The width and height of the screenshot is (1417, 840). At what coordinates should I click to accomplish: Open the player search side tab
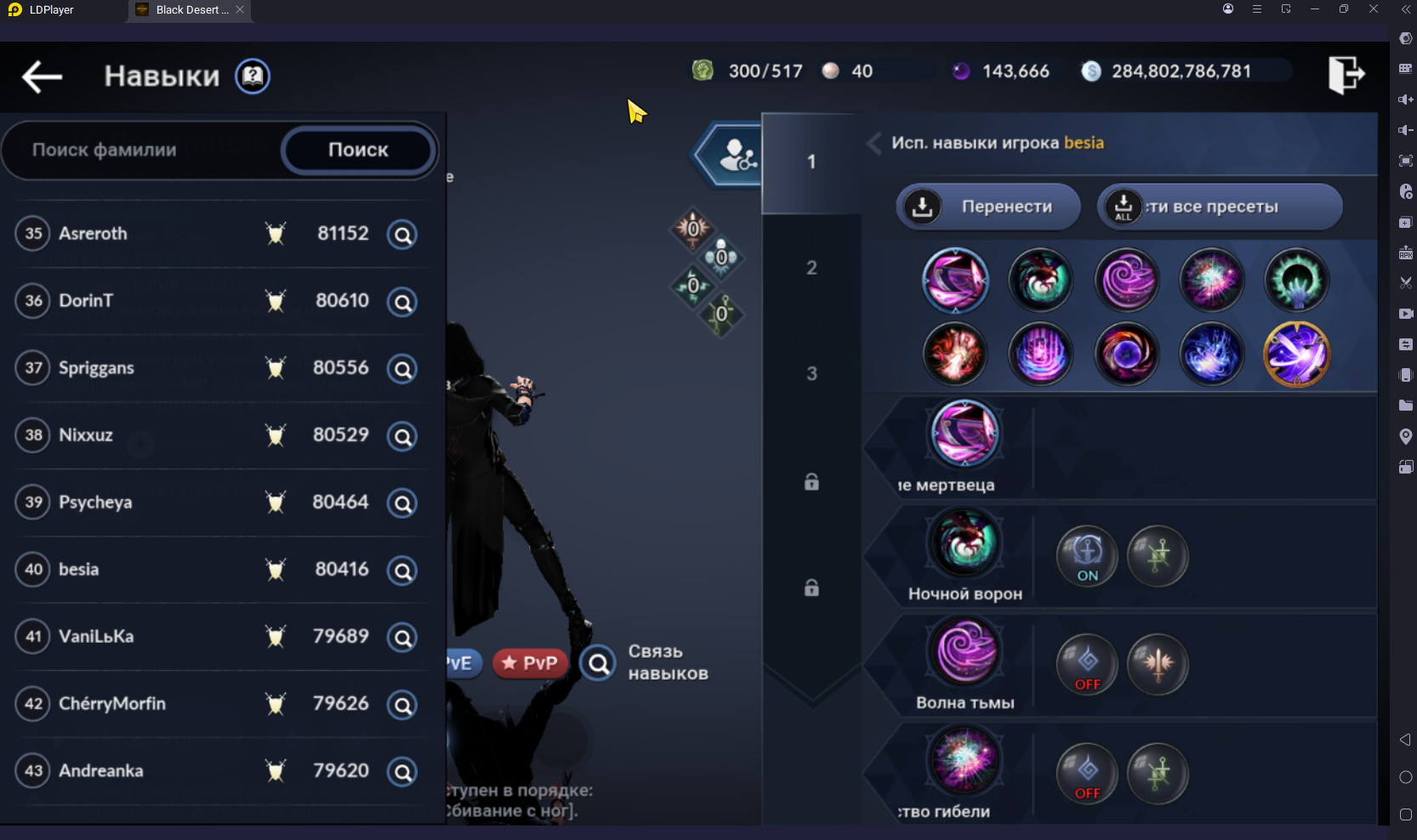733,156
